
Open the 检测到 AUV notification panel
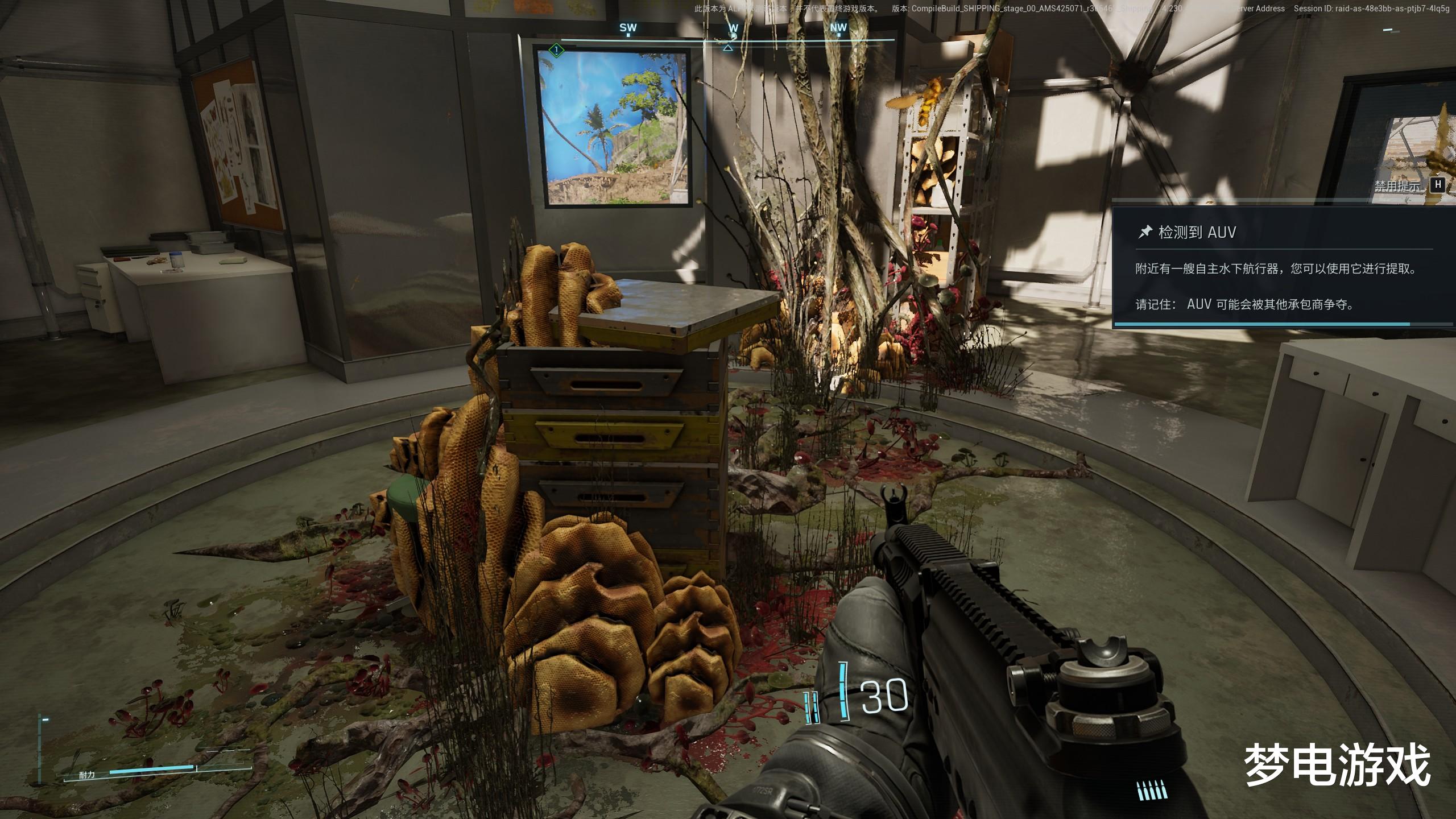(x=1283, y=267)
